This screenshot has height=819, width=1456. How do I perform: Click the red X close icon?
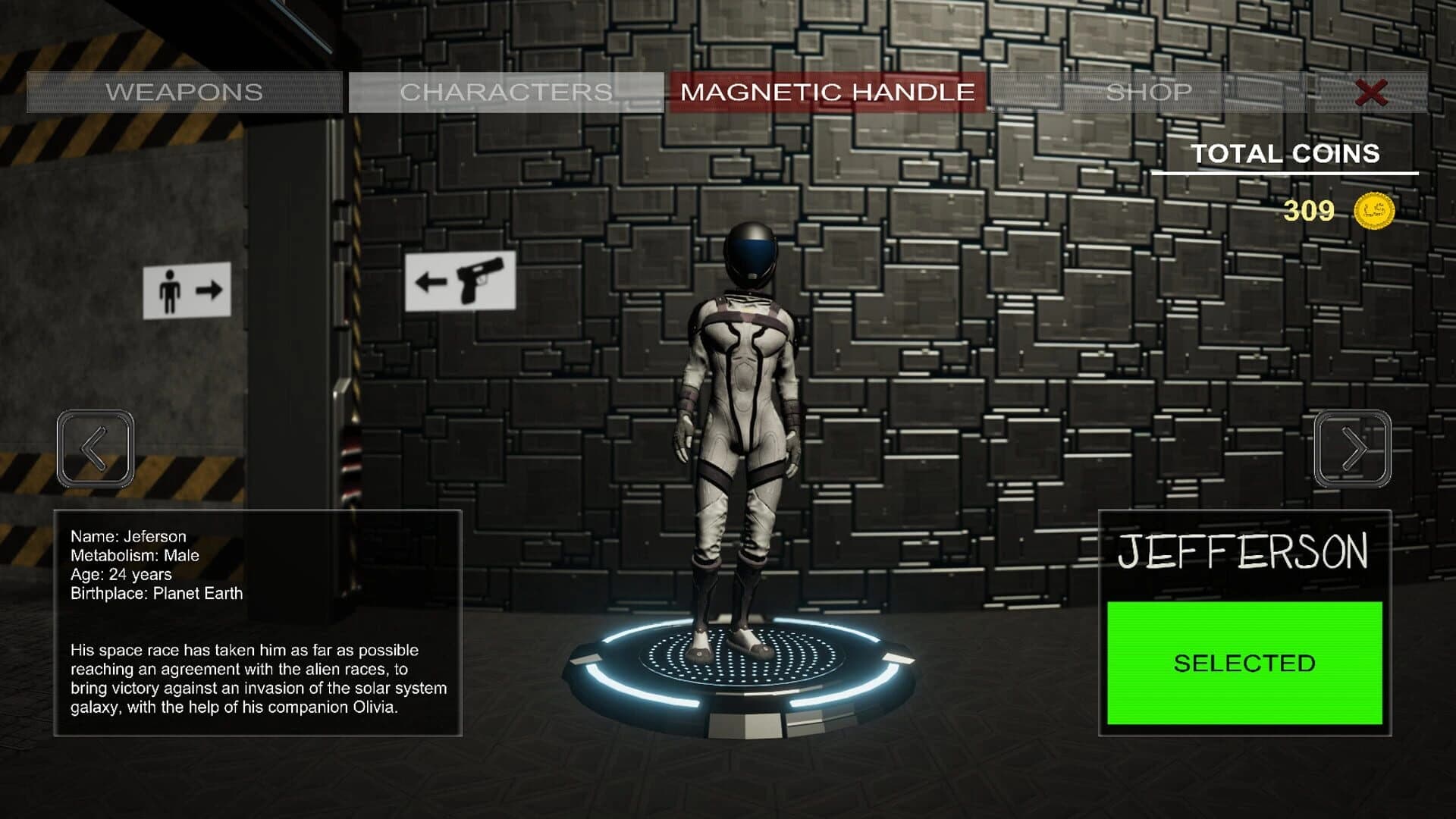pos(1370,93)
